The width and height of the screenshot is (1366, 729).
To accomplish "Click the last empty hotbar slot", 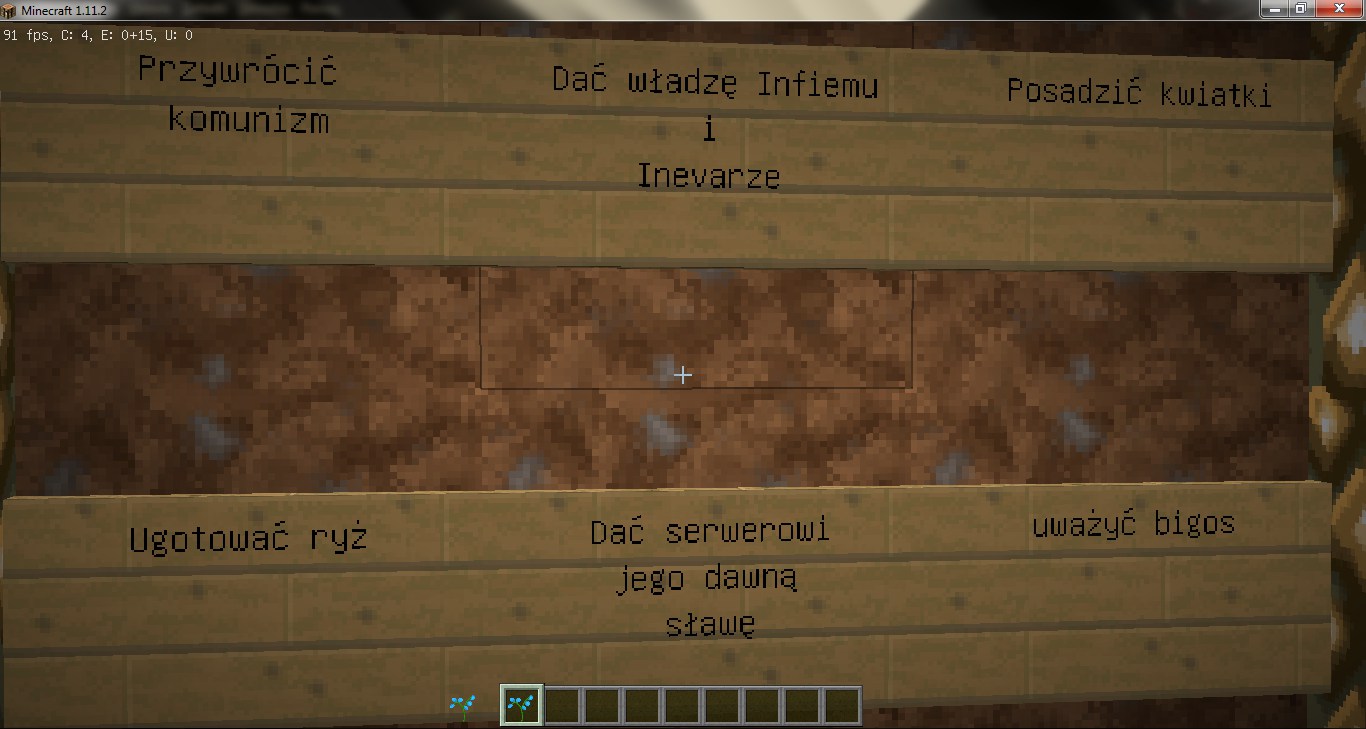I will tap(840, 704).
